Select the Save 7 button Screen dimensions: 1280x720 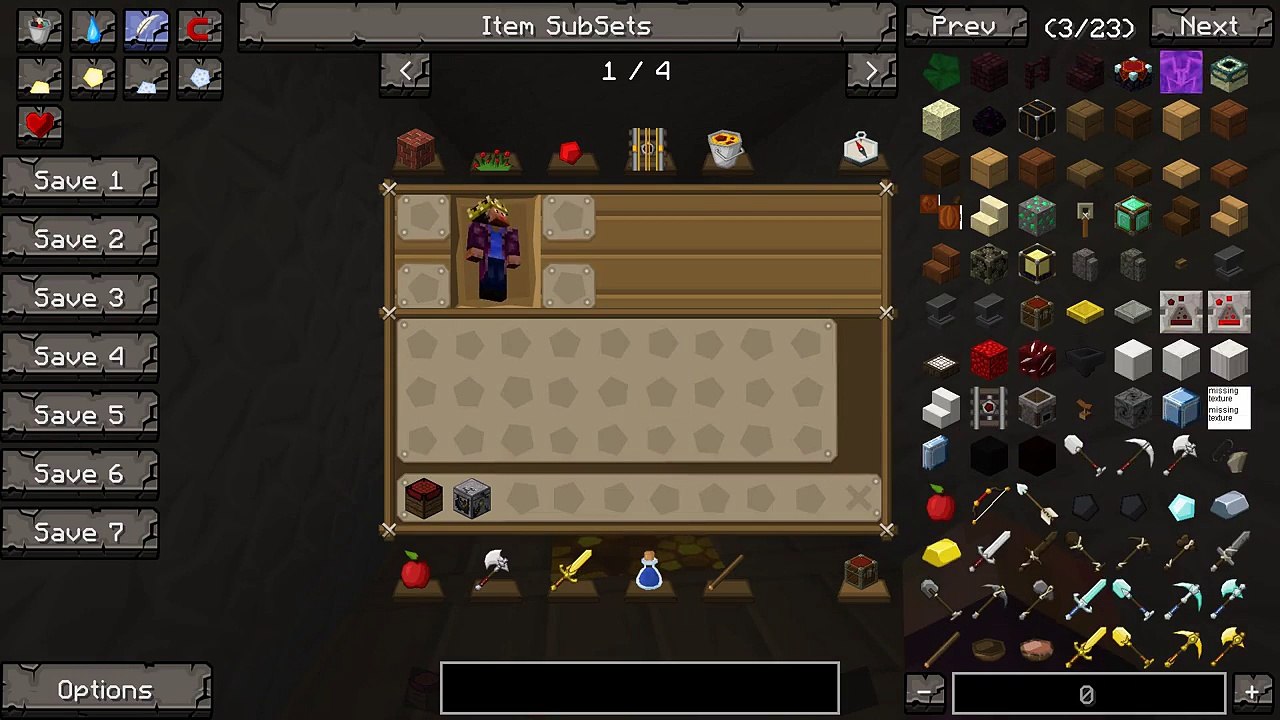79,533
